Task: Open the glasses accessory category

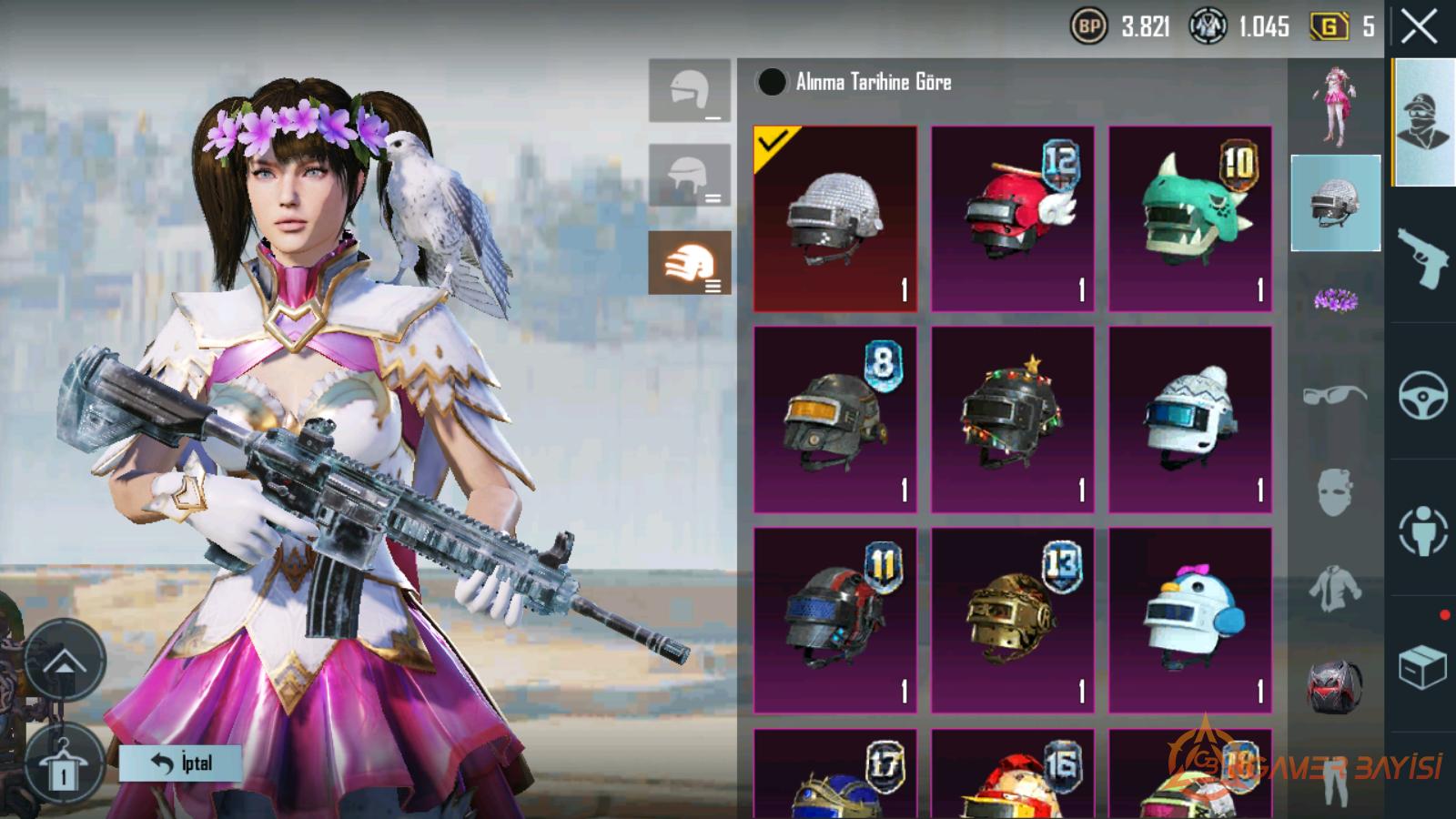Action: 1335,395
